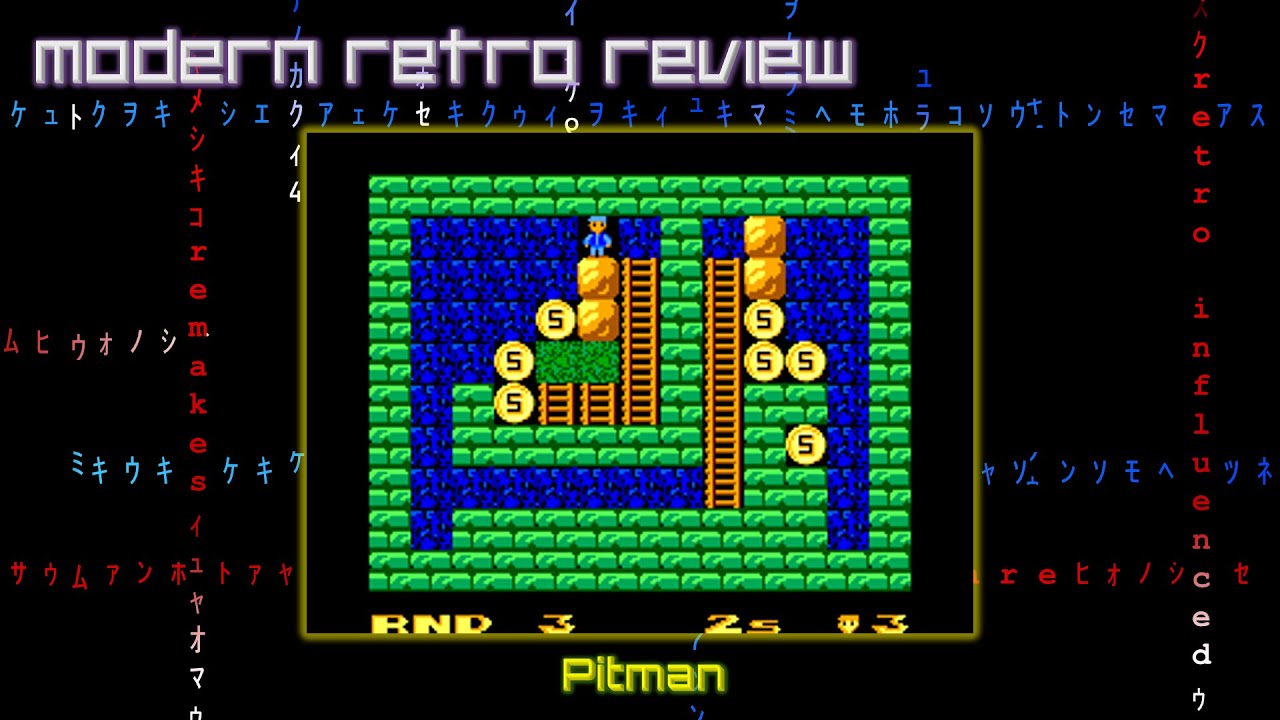
Task: Select the pair of S coins right of the tall ladder
Action: [785, 360]
